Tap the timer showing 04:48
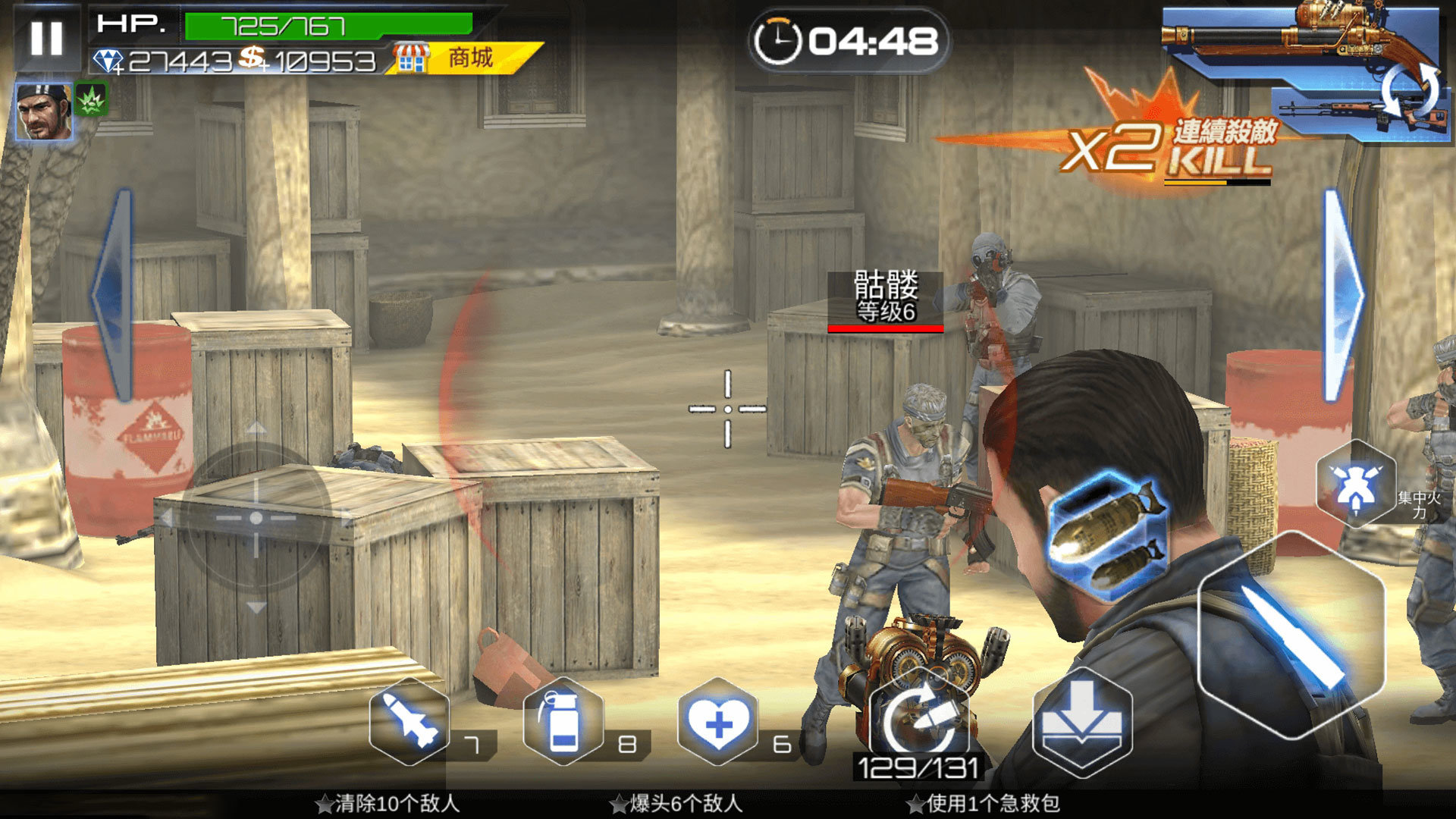Image resolution: width=1456 pixels, height=819 pixels. (849, 38)
